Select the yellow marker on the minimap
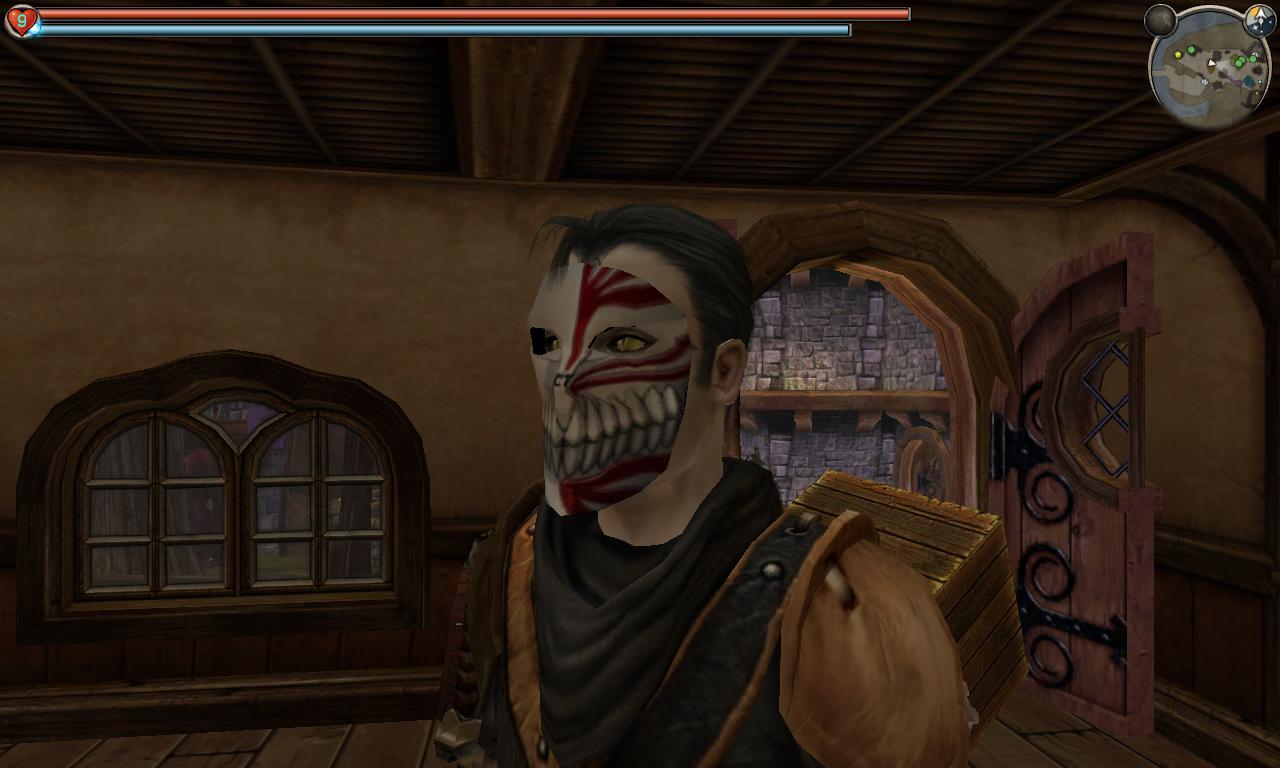Viewport: 1280px width, 768px height. tap(1178, 53)
